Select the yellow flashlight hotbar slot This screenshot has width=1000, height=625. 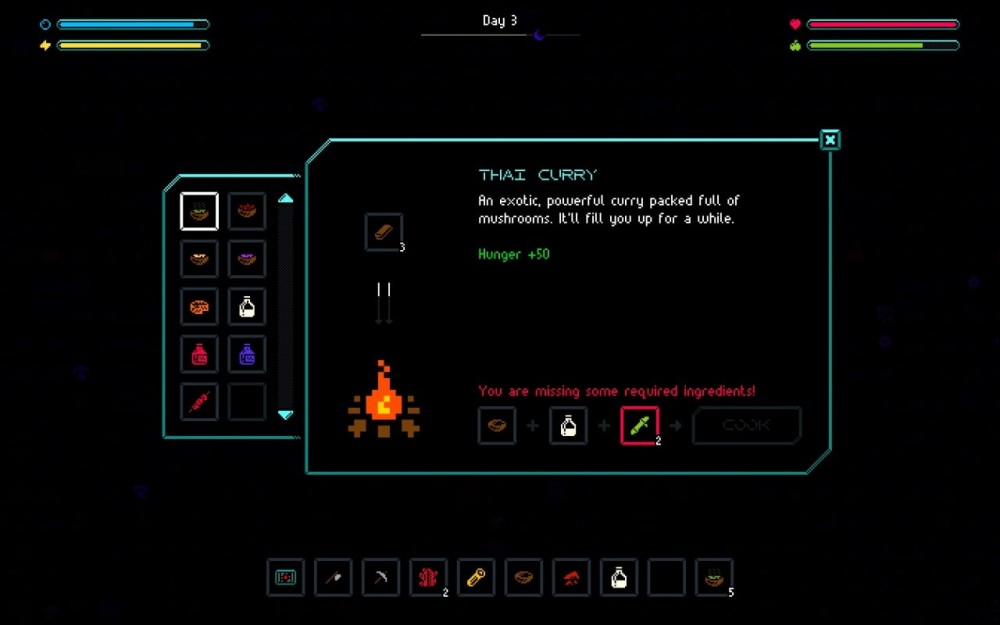point(476,577)
